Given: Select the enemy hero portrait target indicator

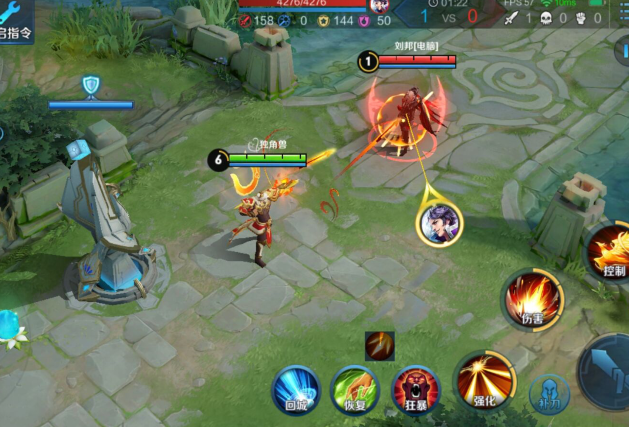Looking at the screenshot, I should [441, 223].
